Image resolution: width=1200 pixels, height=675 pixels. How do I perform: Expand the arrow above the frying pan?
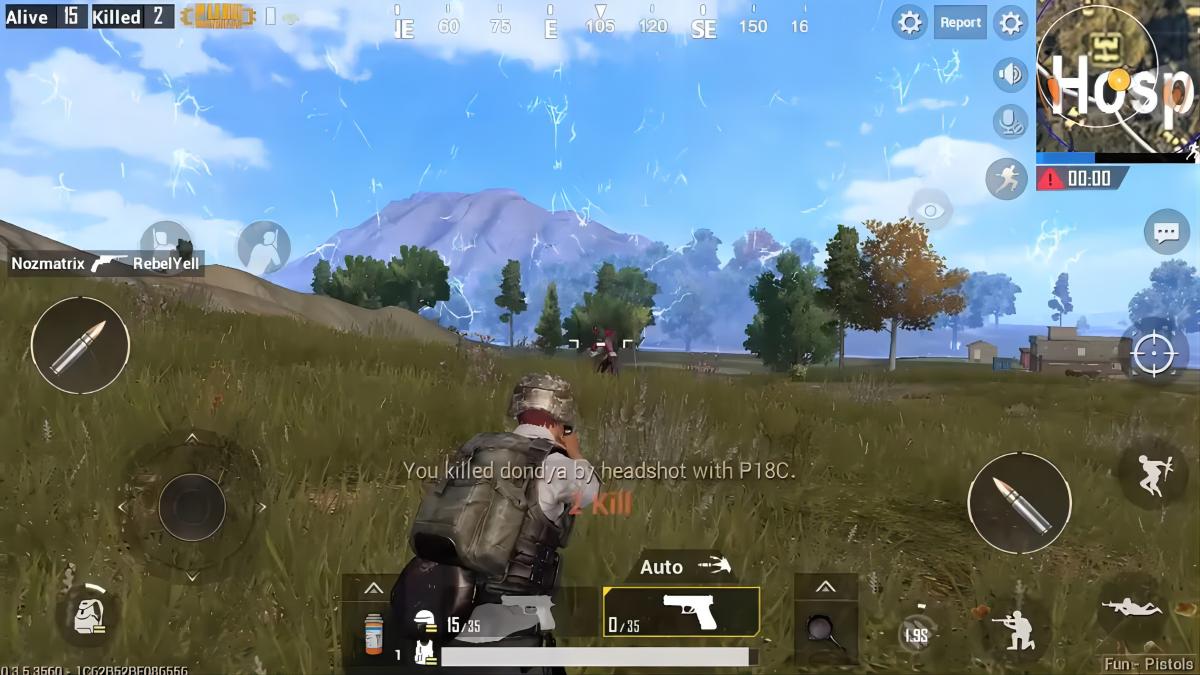pyautogui.click(x=826, y=587)
